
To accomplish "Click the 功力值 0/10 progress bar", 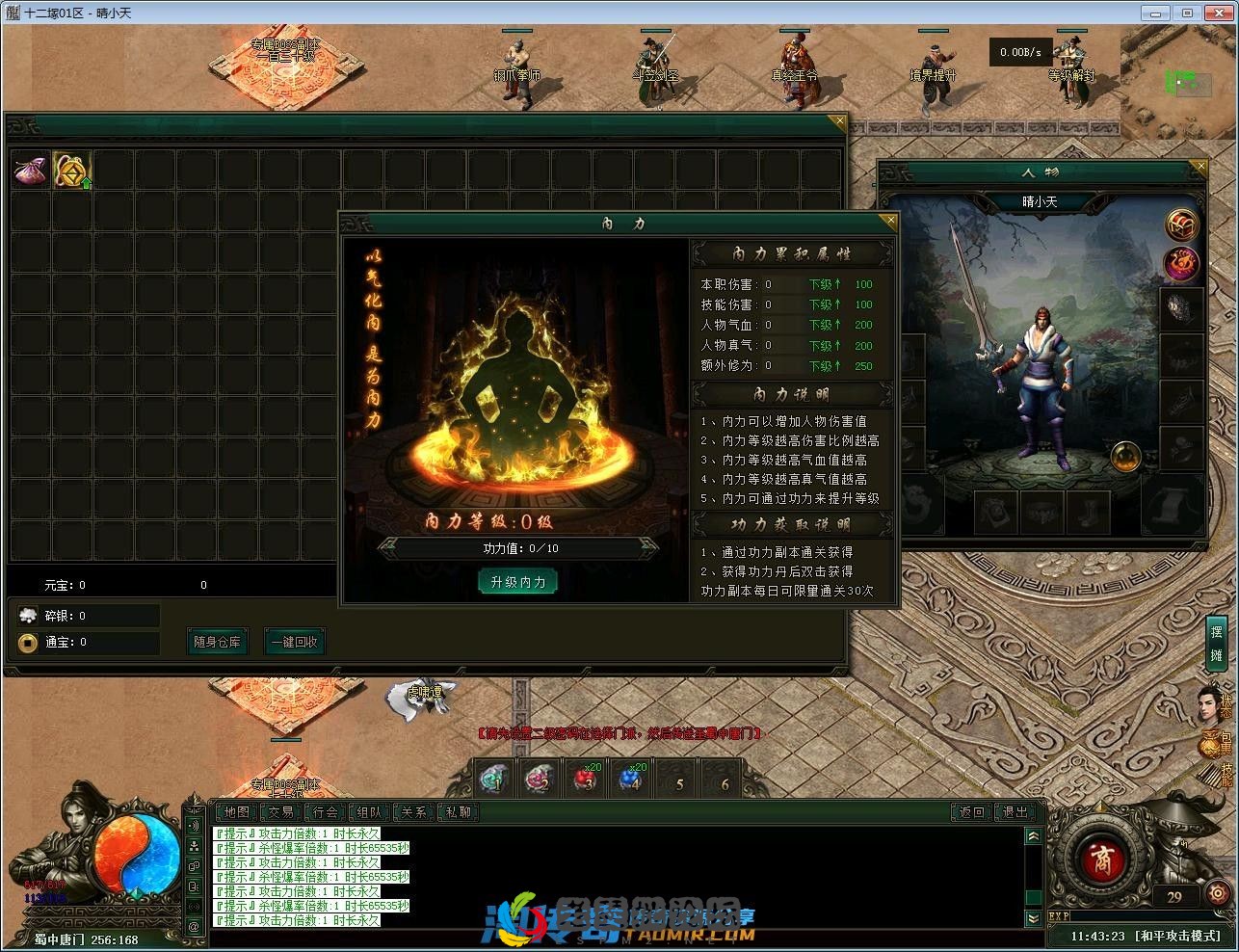I will pyautogui.click(x=517, y=548).
